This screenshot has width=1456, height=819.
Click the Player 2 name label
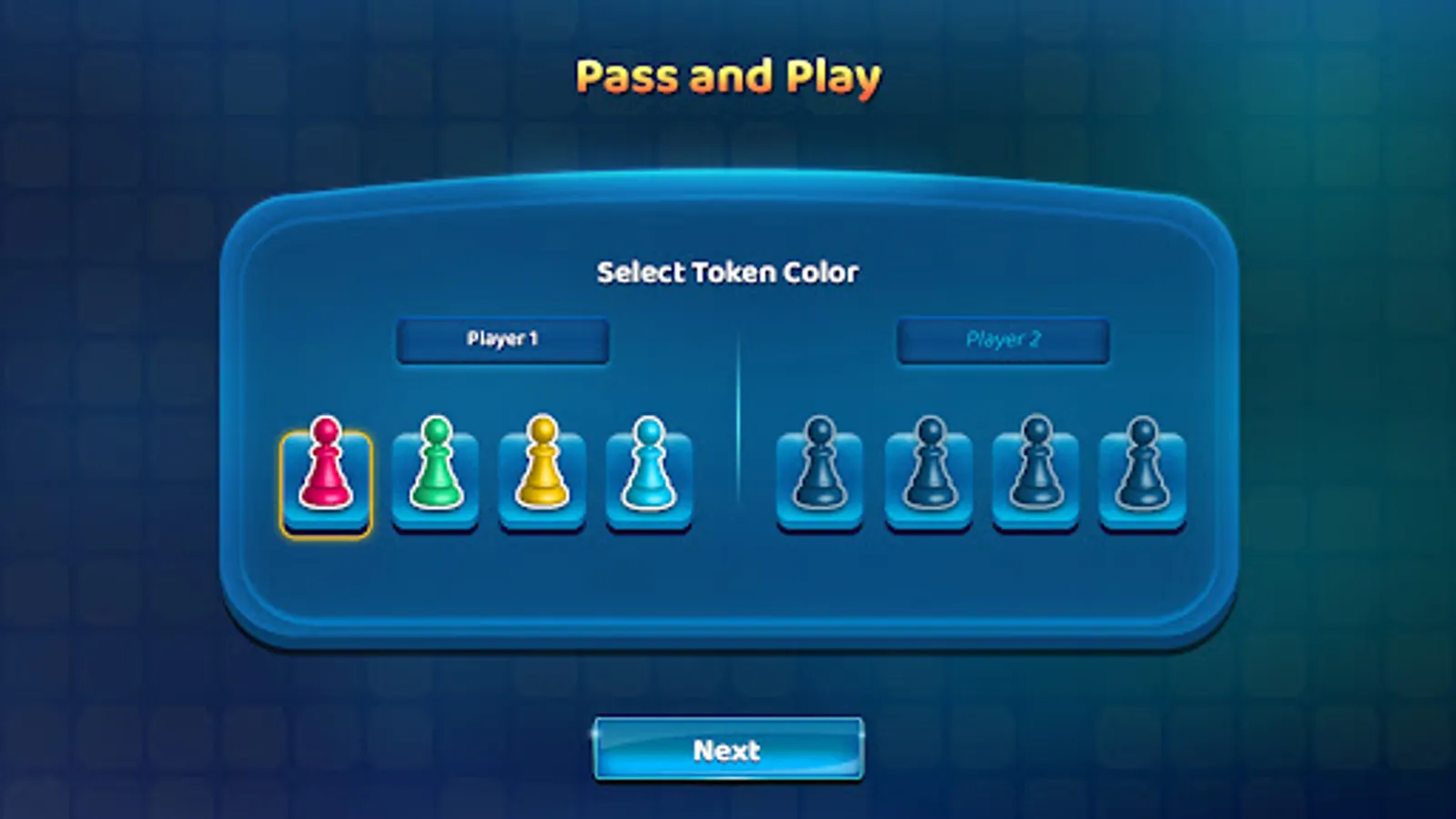[x=1003, y=339]
